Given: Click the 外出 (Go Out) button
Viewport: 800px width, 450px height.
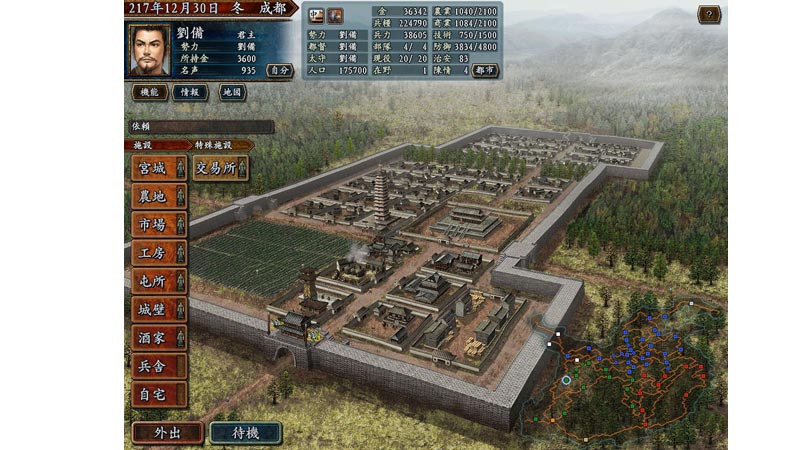Looking at the screenshot, I should (x=167, y=432).
